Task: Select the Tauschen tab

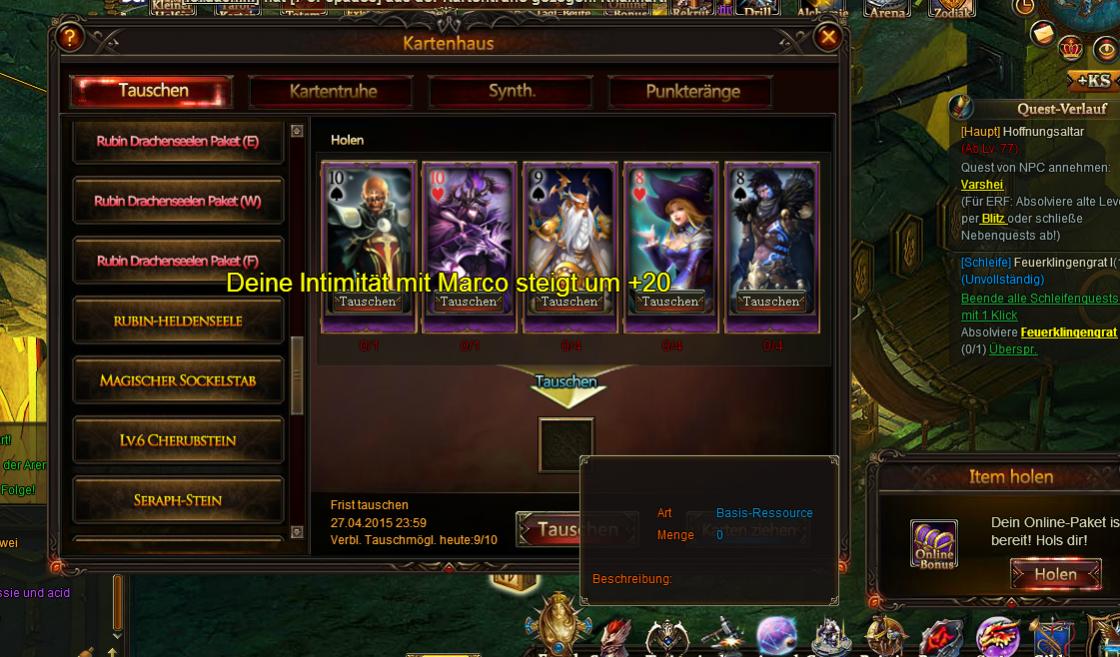Action: (x=152, y=91)
